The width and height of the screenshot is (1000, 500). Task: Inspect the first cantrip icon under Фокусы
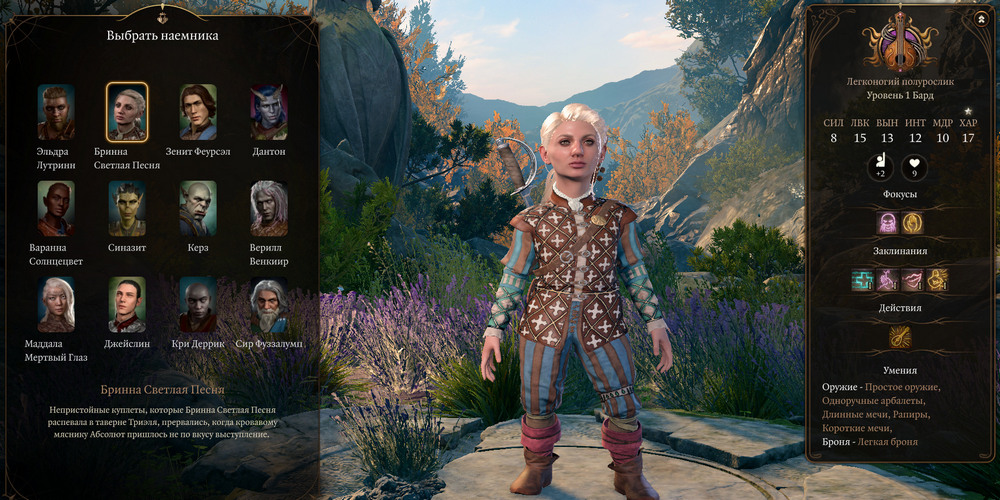(x=887, y=222)
